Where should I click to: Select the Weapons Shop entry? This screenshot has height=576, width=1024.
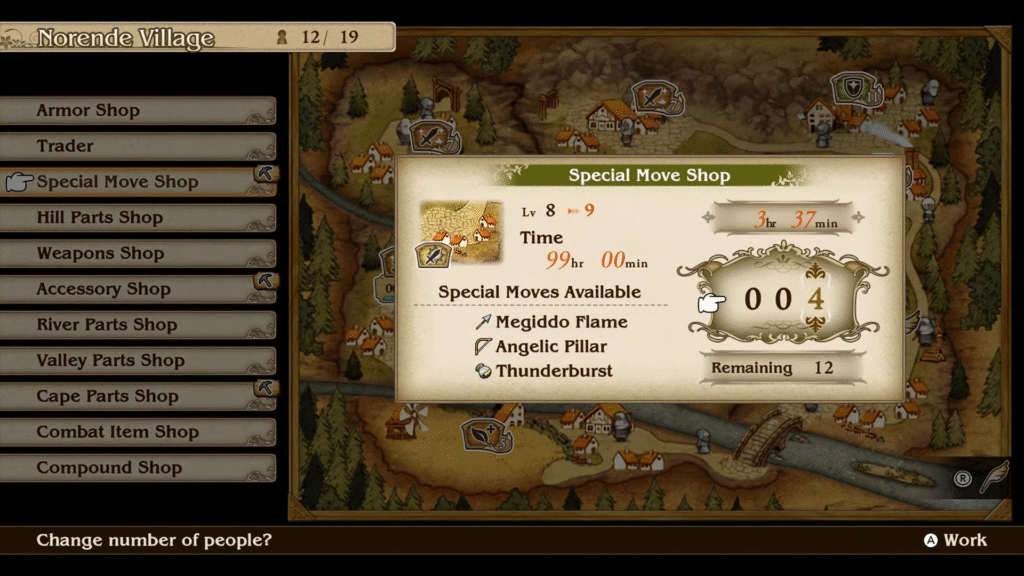pyautogui.click(x=100, y=254)
